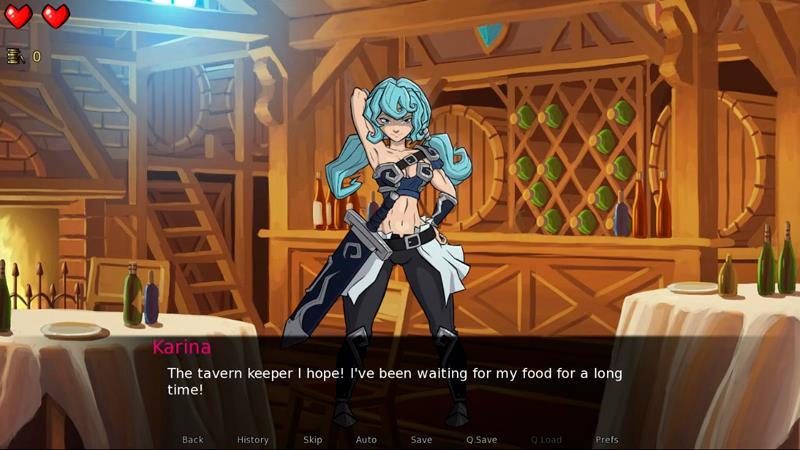Advance Karina's dialogue text box
800x450 pixels.
coord(400,382)
